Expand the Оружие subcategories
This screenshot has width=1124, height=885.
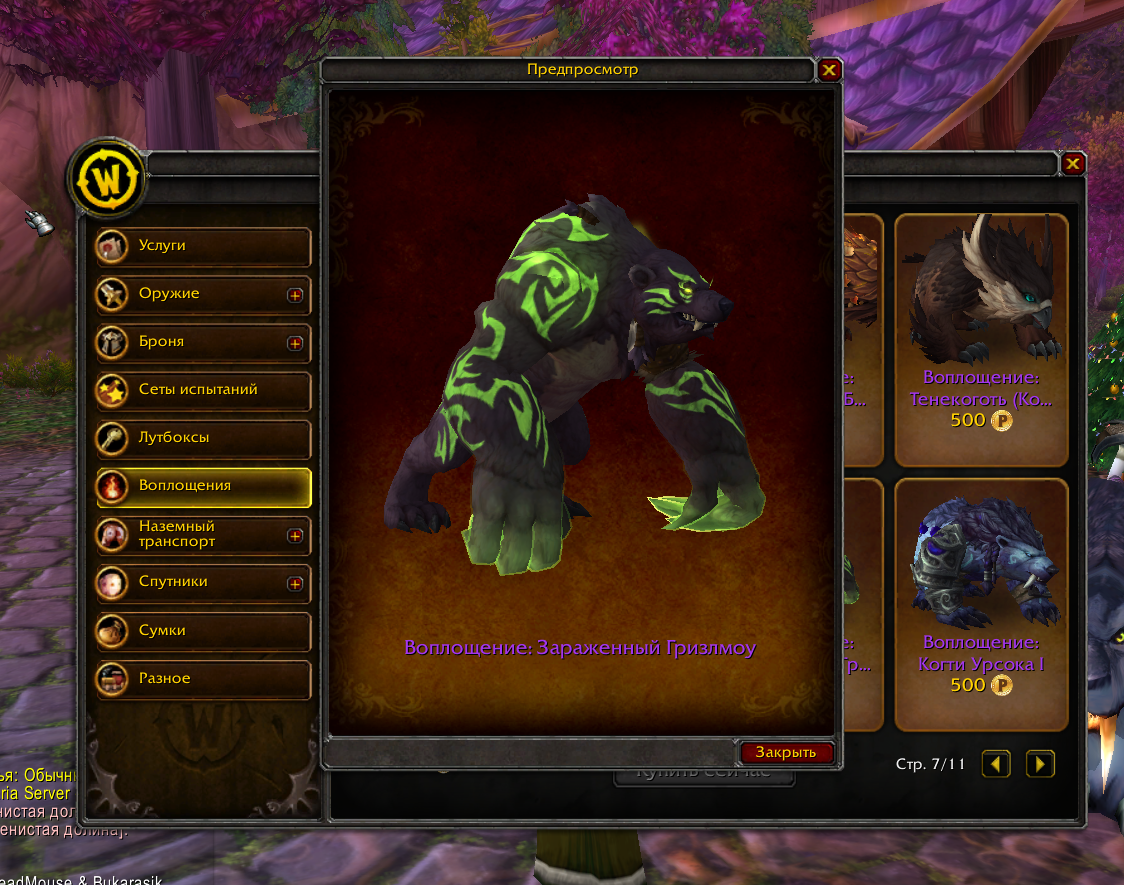[x=295, y=295]
